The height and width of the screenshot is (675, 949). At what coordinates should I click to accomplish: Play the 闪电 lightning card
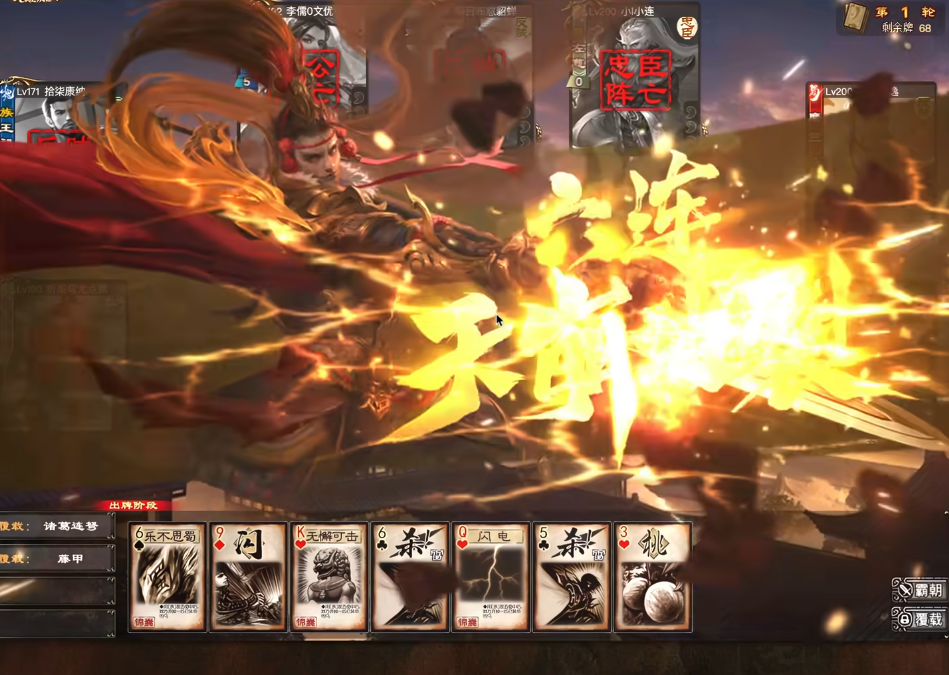(x=491, y=577)
